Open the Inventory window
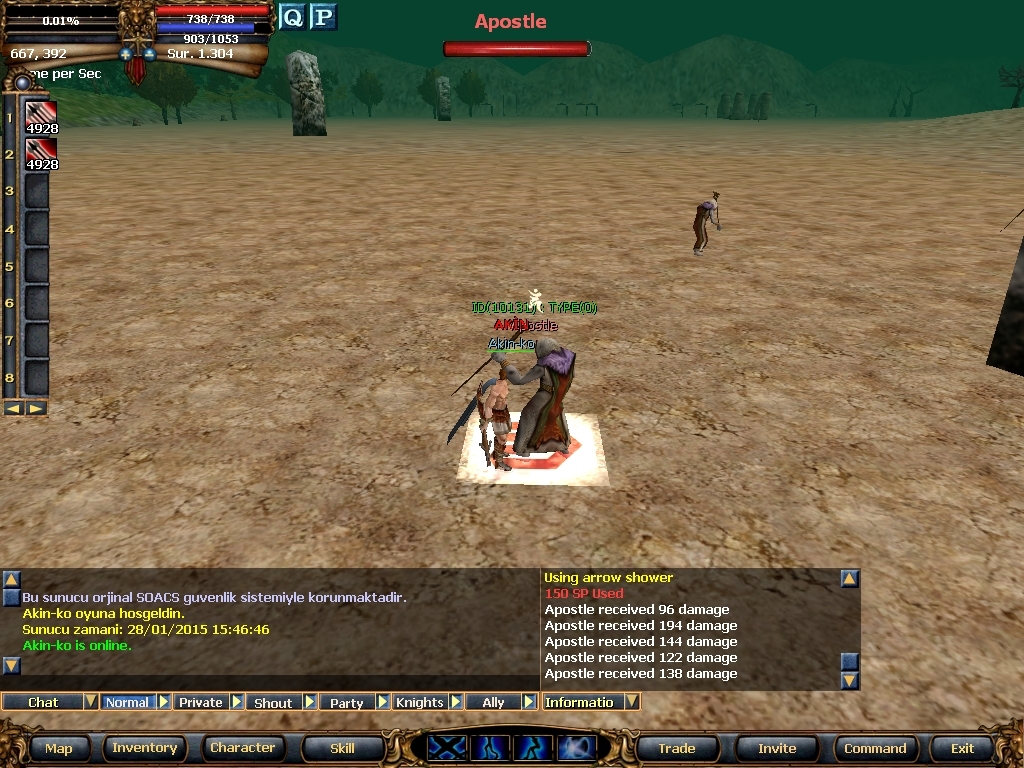1024x768 pixels. pyautogui.click(x=144, y=748)
